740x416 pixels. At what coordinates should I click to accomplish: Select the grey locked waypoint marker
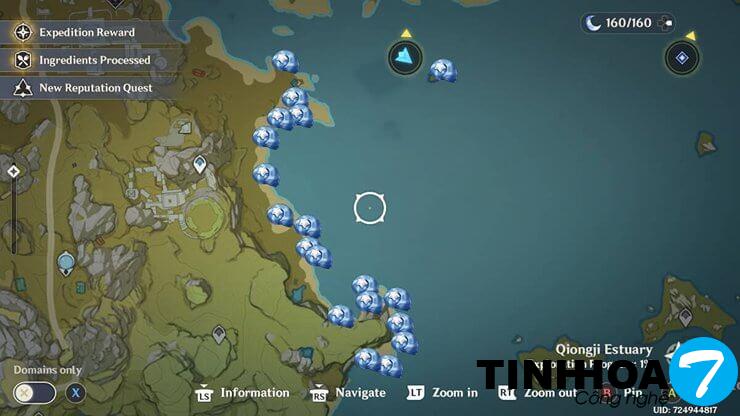pos(219,334)
